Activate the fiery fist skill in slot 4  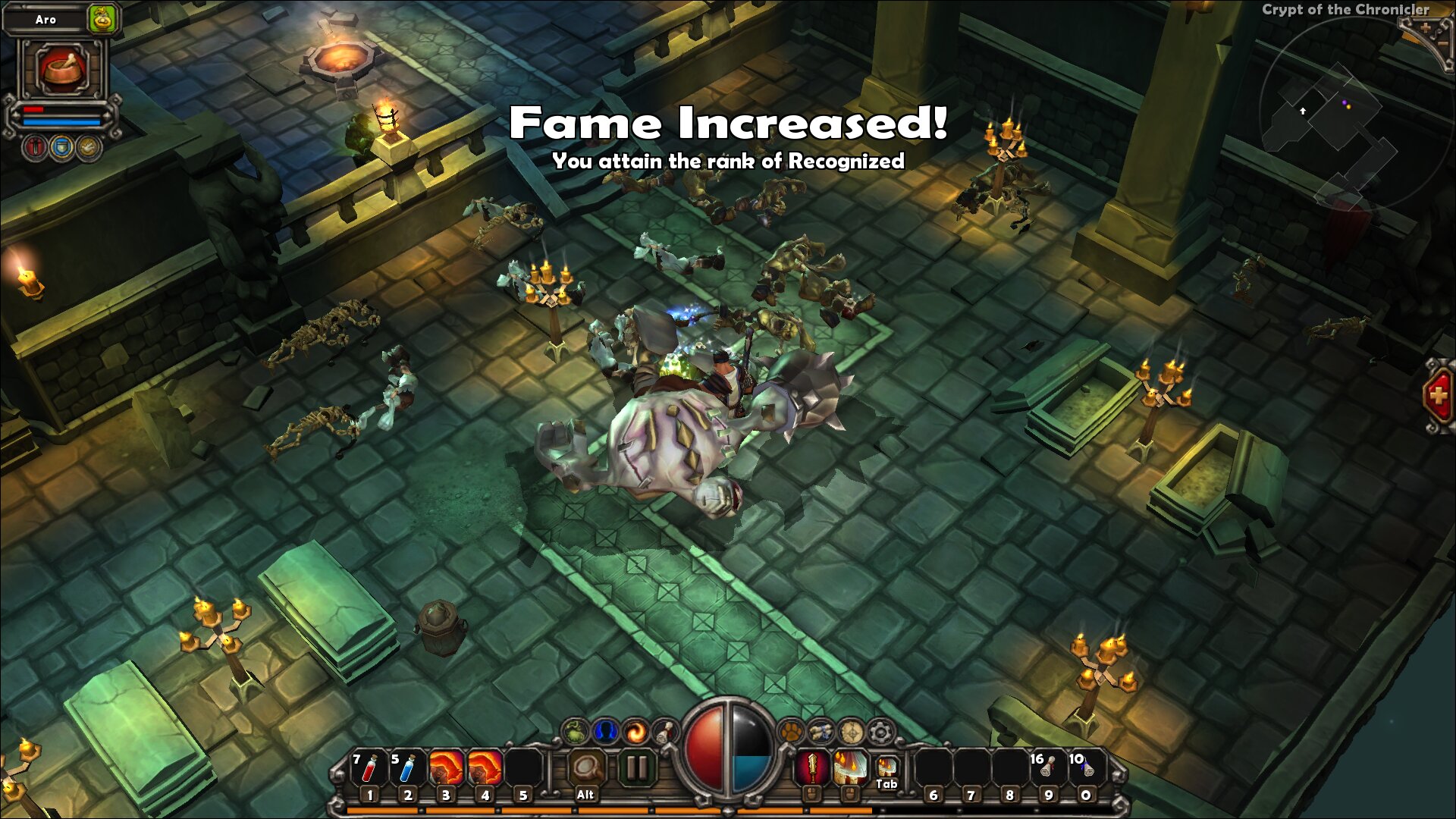point(485,769)
